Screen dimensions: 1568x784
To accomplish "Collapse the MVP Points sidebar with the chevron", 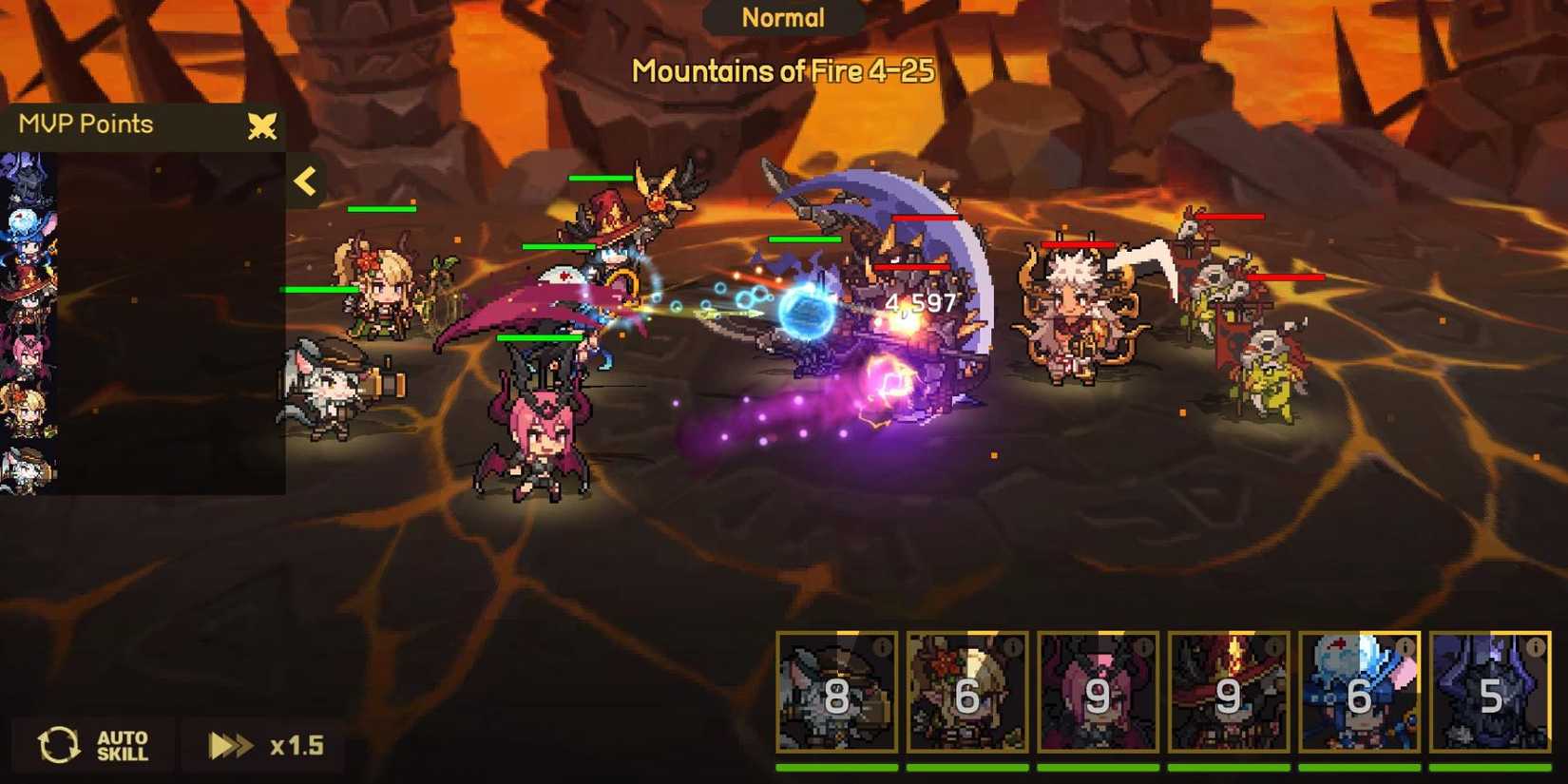I will click(305, 181).
